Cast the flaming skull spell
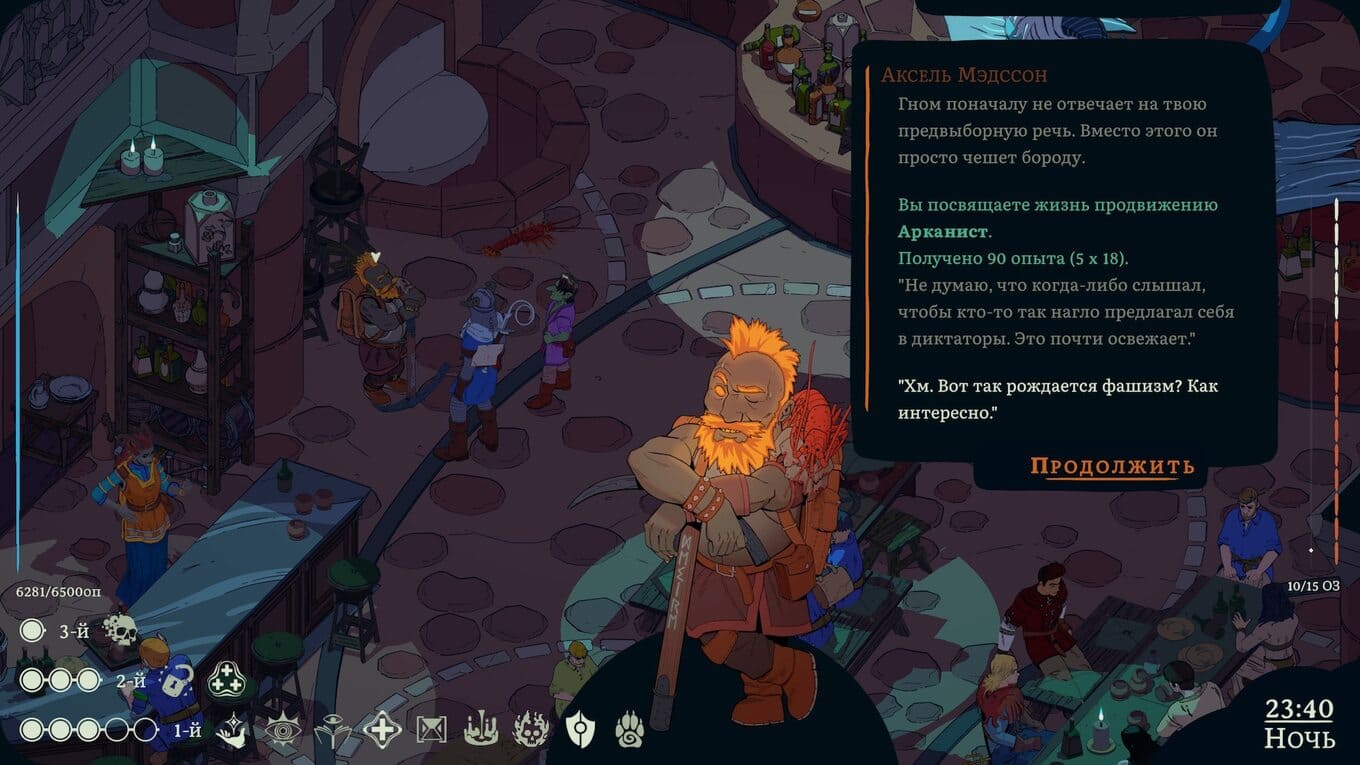 tap(530, 730)
